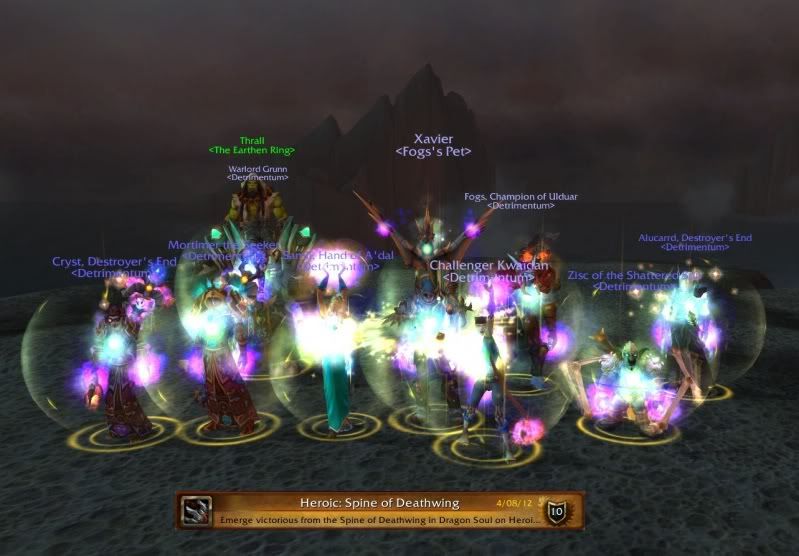Open the Heroic: Spine of Deathwing achievement alert

pos(378,510)
